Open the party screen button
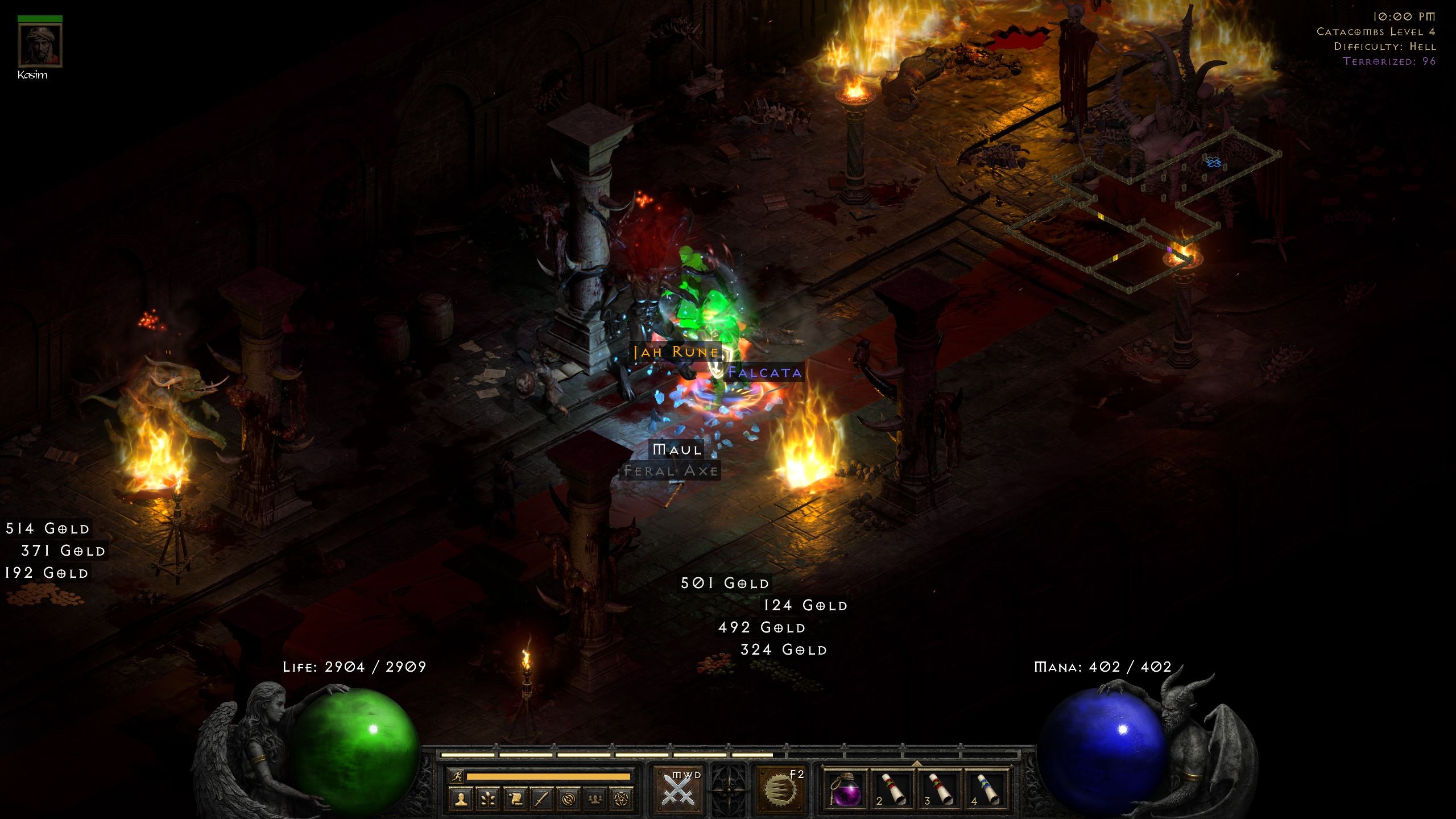Viewport: 1456px width, 819px height. pyautogui.click(x=595, y=799)
